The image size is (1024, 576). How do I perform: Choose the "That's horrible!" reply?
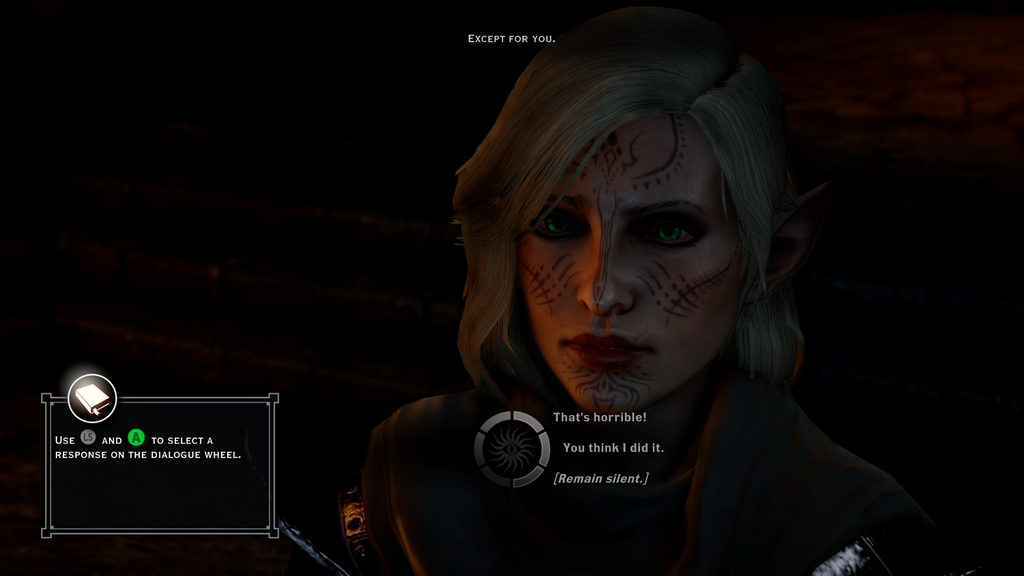[600, 417]
